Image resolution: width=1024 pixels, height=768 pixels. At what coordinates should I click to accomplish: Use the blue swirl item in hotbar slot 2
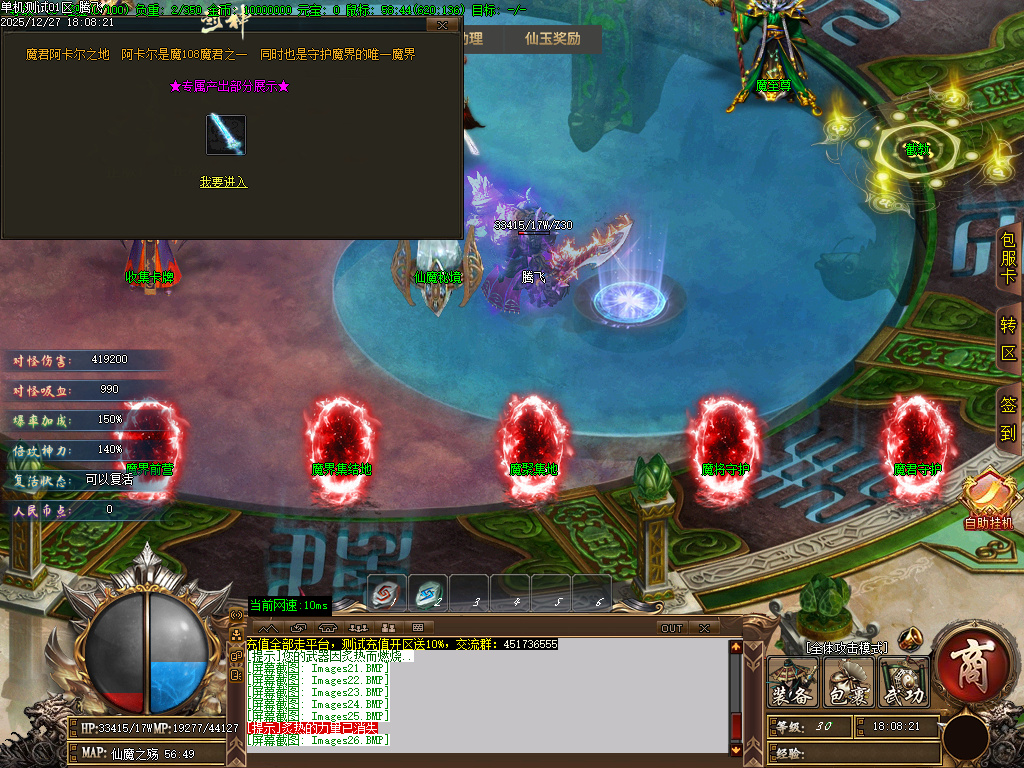pyautogui.click(x=427, y=593)
